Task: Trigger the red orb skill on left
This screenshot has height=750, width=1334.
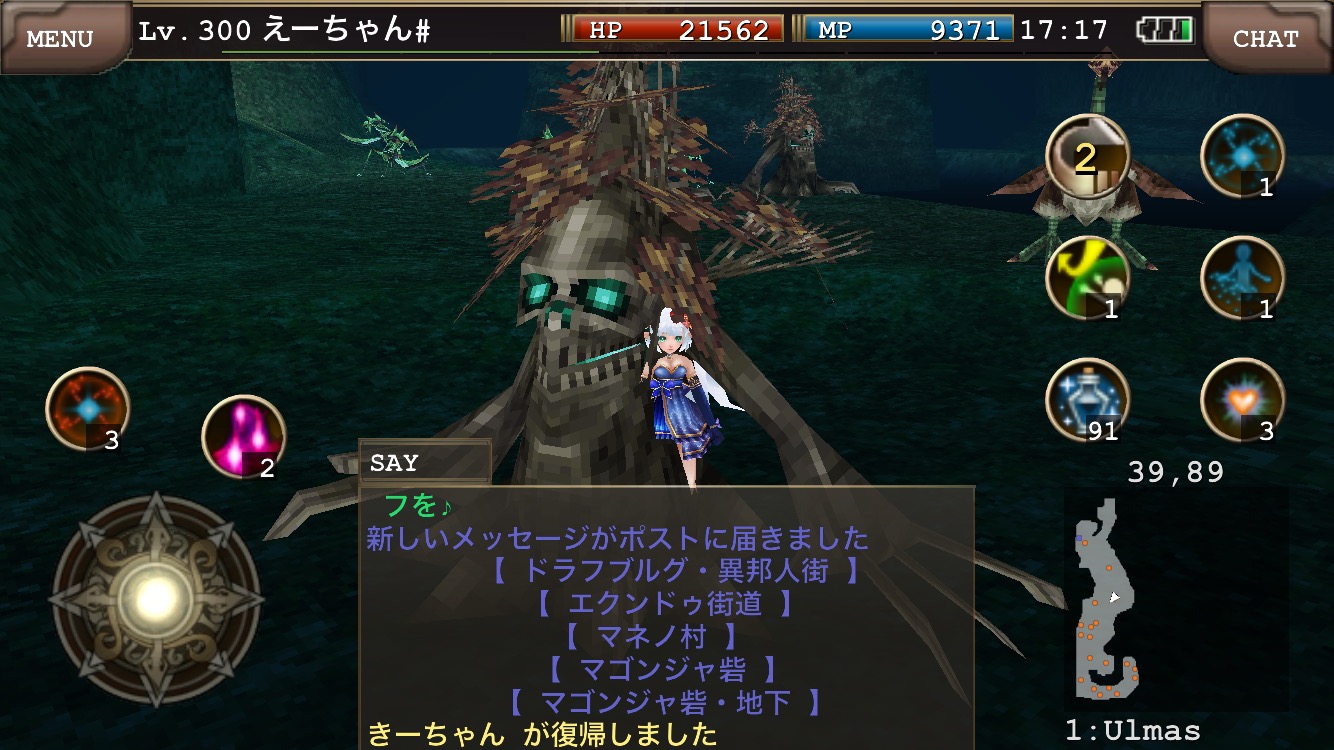Action: tap(88, 409)
